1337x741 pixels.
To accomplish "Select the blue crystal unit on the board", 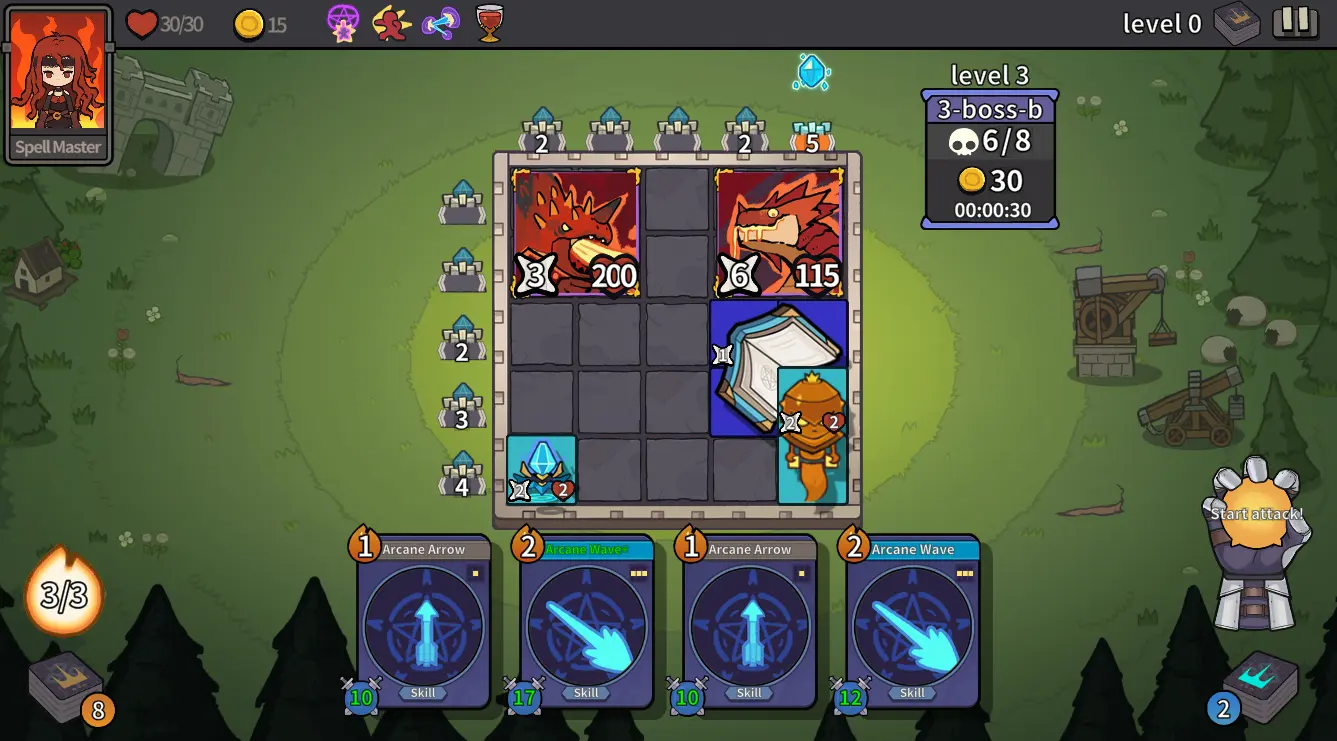I will coord(541,469).
